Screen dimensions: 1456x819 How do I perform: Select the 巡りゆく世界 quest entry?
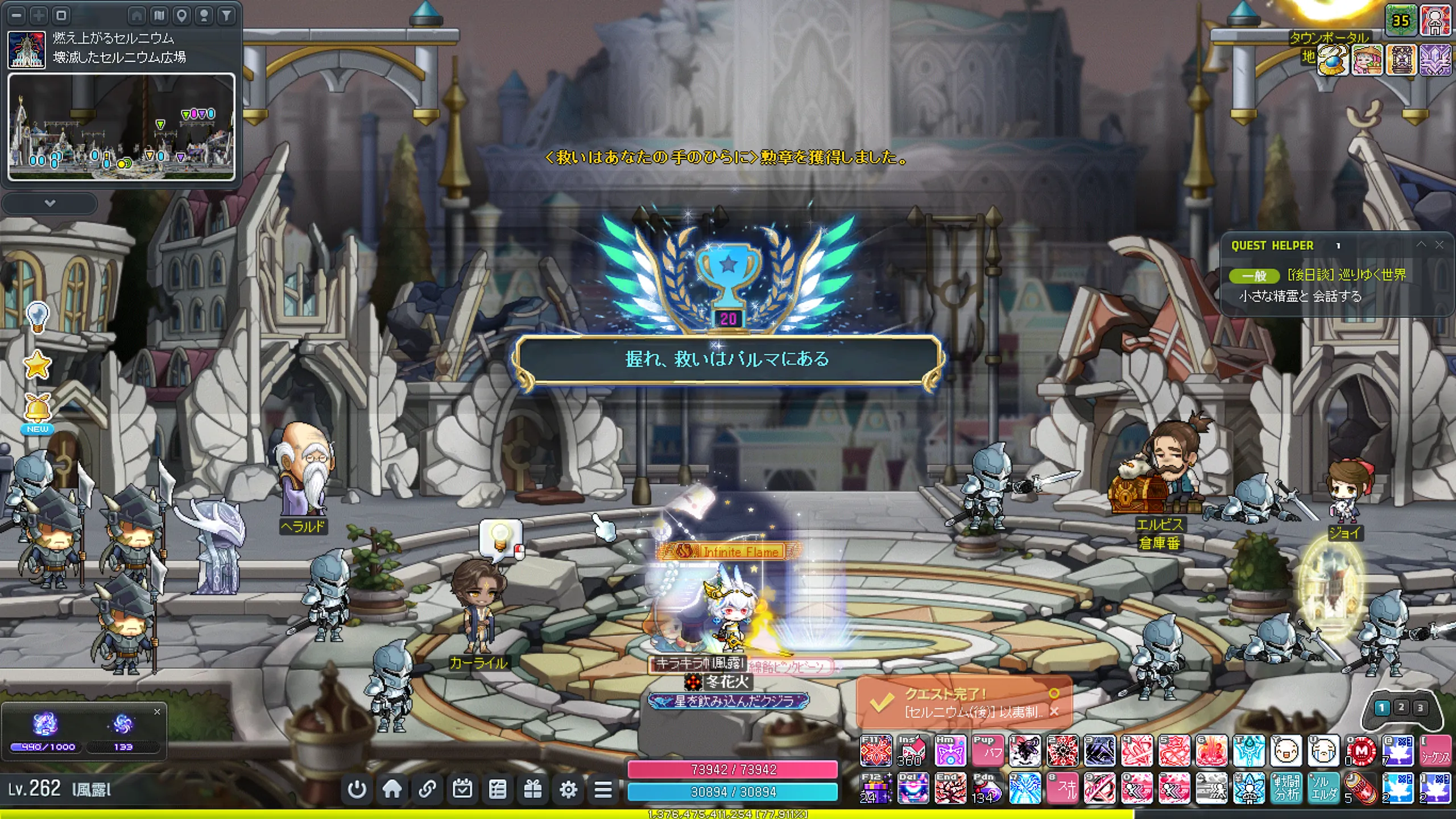coord(1346,275)
